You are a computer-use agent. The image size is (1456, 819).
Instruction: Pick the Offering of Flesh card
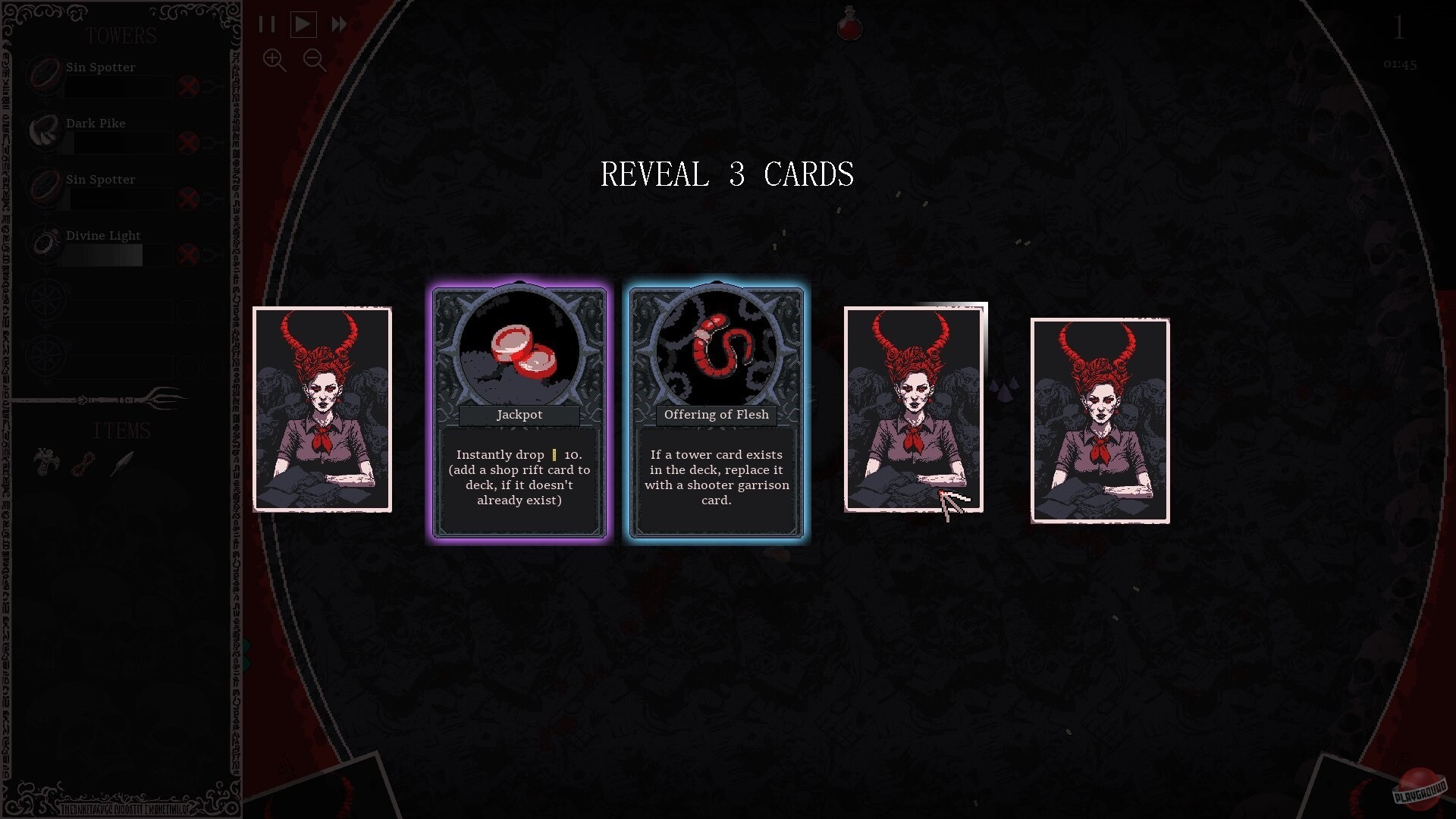715,412
